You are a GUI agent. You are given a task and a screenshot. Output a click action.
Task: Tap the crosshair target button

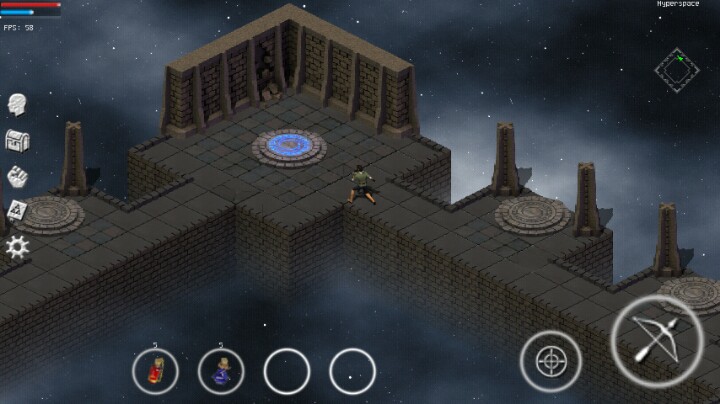tap(550, 360)
